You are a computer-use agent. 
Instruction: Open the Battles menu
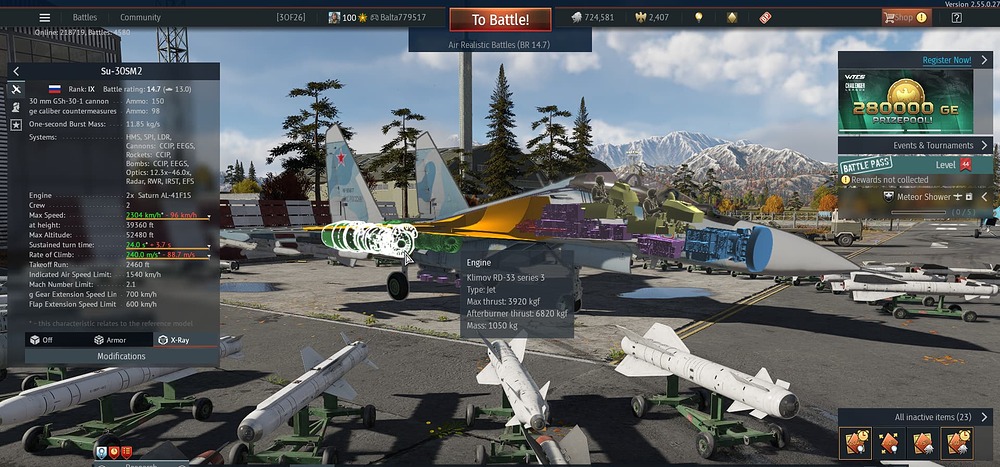tap(85, 18)
